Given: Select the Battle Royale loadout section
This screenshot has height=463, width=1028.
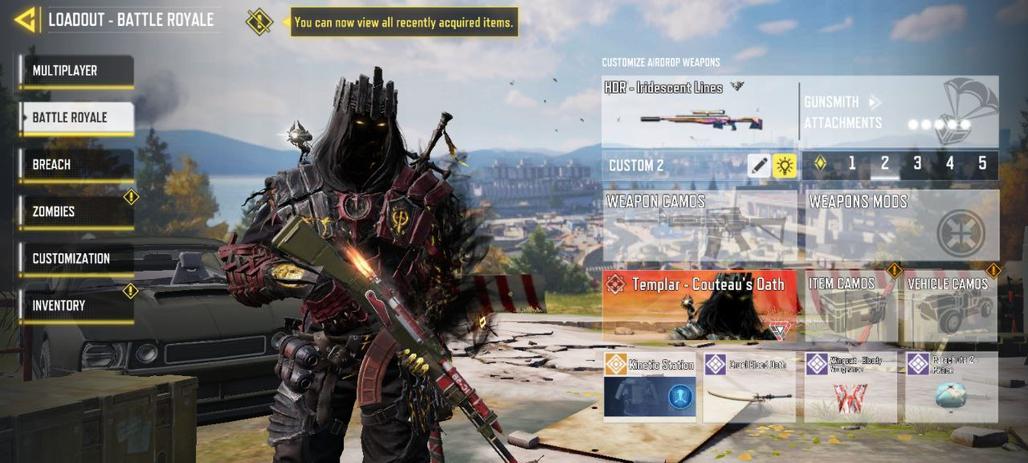Looking at the screenshot, I should [76, 118].
